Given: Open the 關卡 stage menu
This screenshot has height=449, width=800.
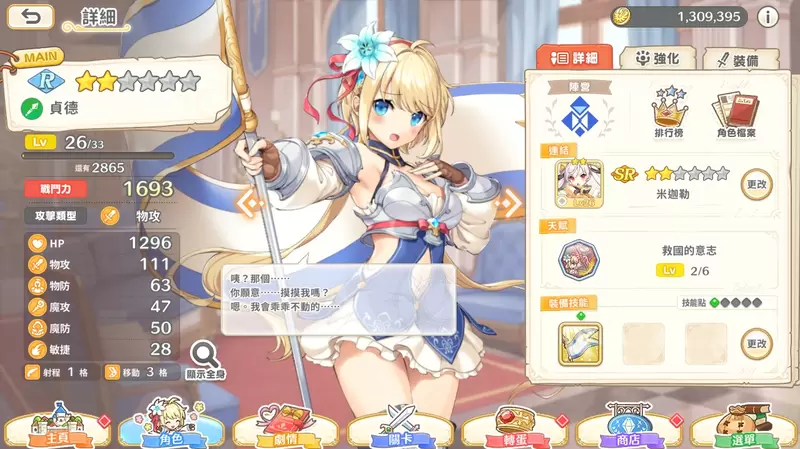Looking at the screenshot, I should pos(400,427).
